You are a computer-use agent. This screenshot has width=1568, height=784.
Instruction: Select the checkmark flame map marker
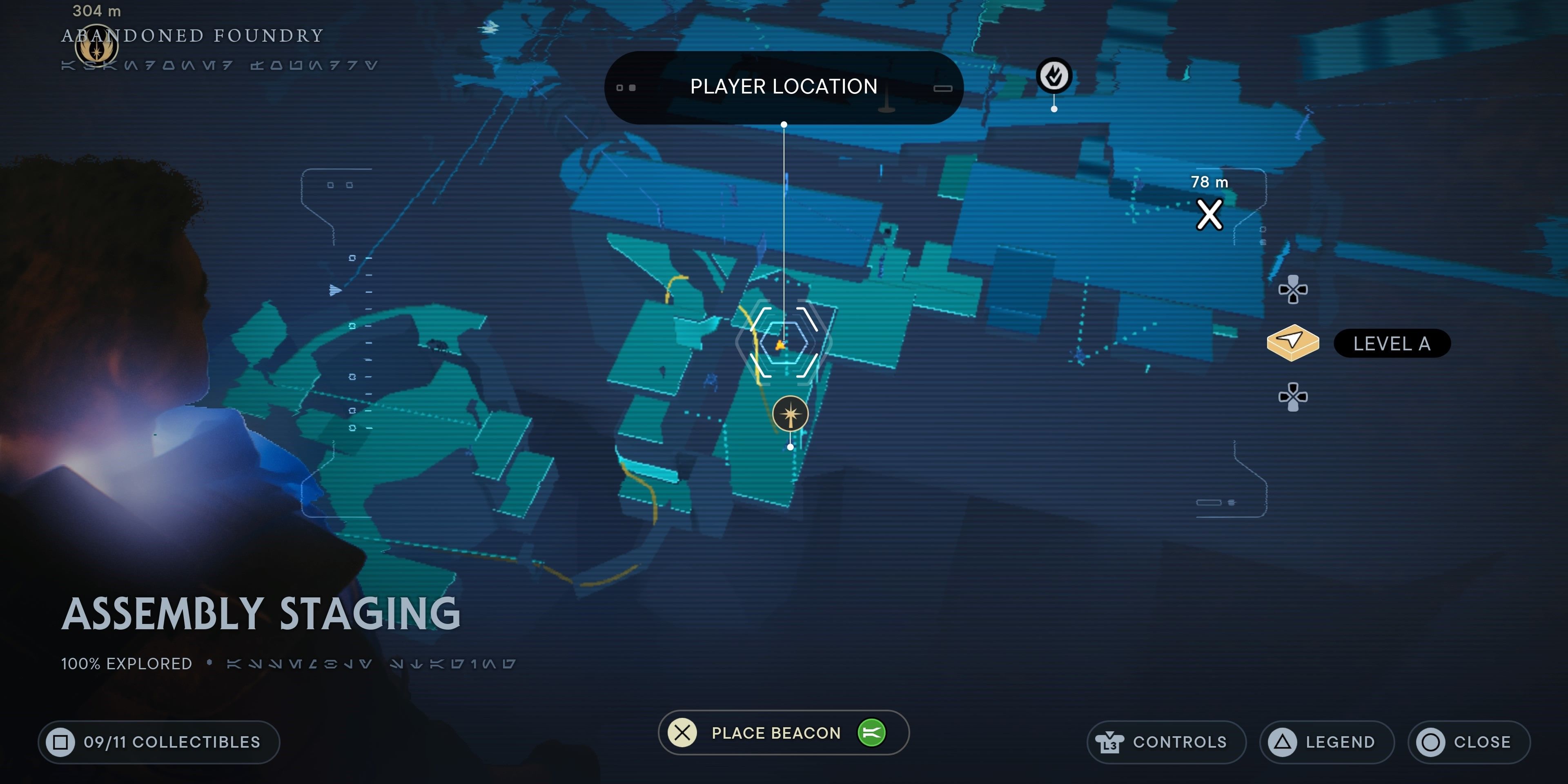1053,76
